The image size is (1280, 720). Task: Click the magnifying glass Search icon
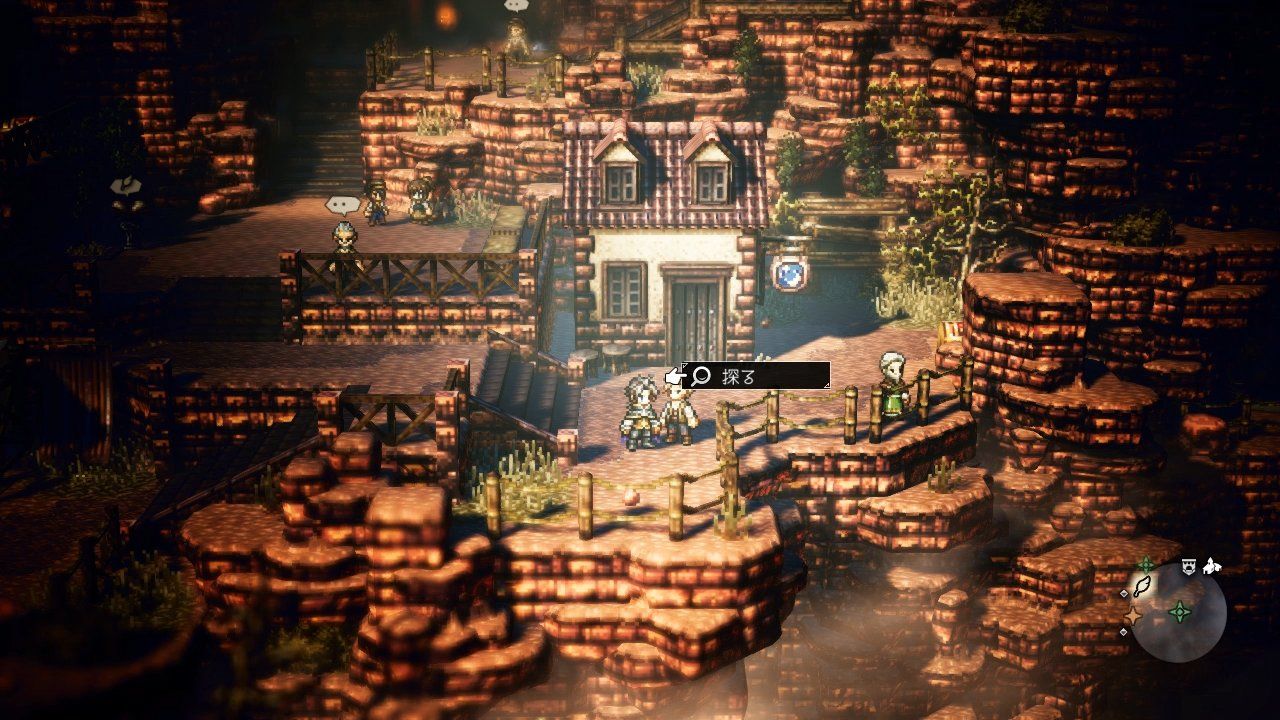(x=700, y=374)
